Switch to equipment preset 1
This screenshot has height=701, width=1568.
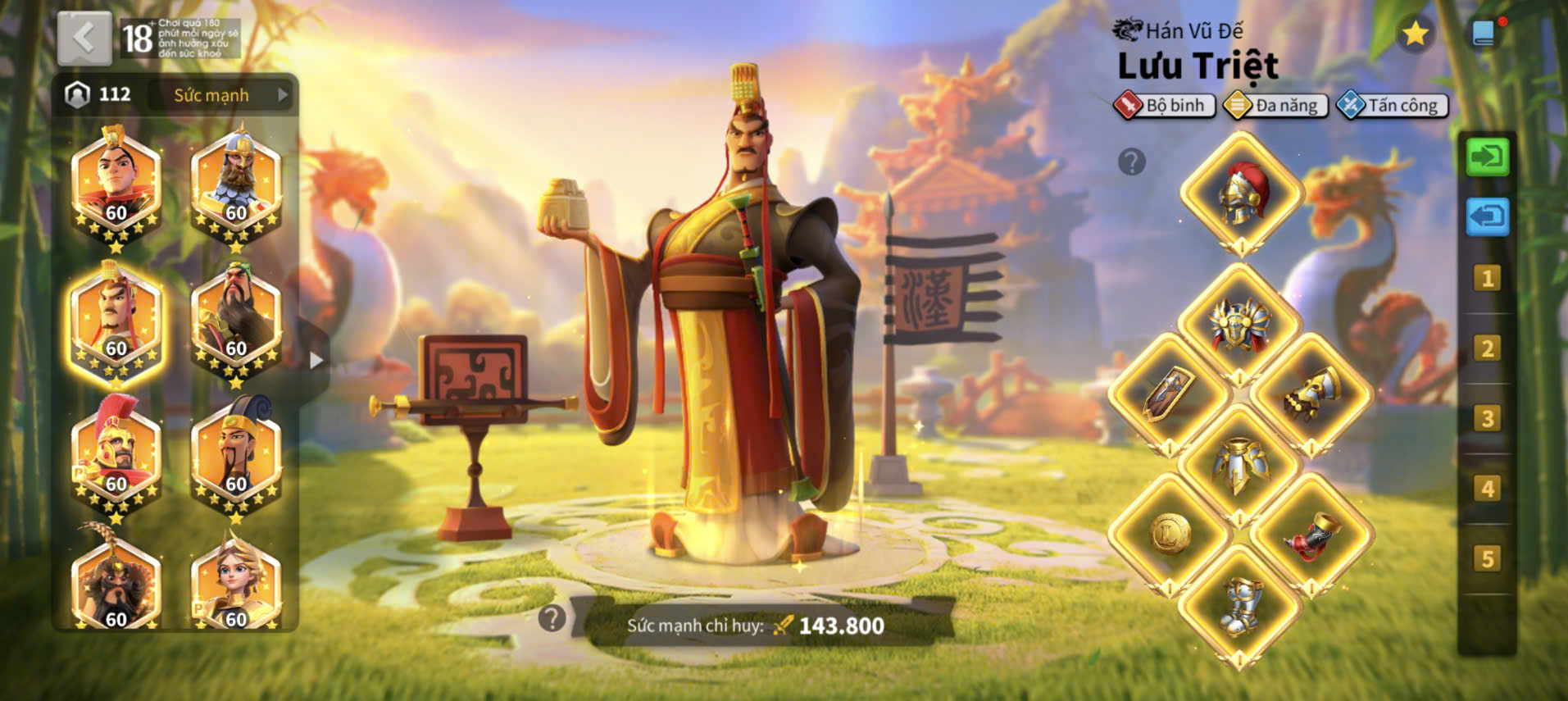(x=1487, y=279)
